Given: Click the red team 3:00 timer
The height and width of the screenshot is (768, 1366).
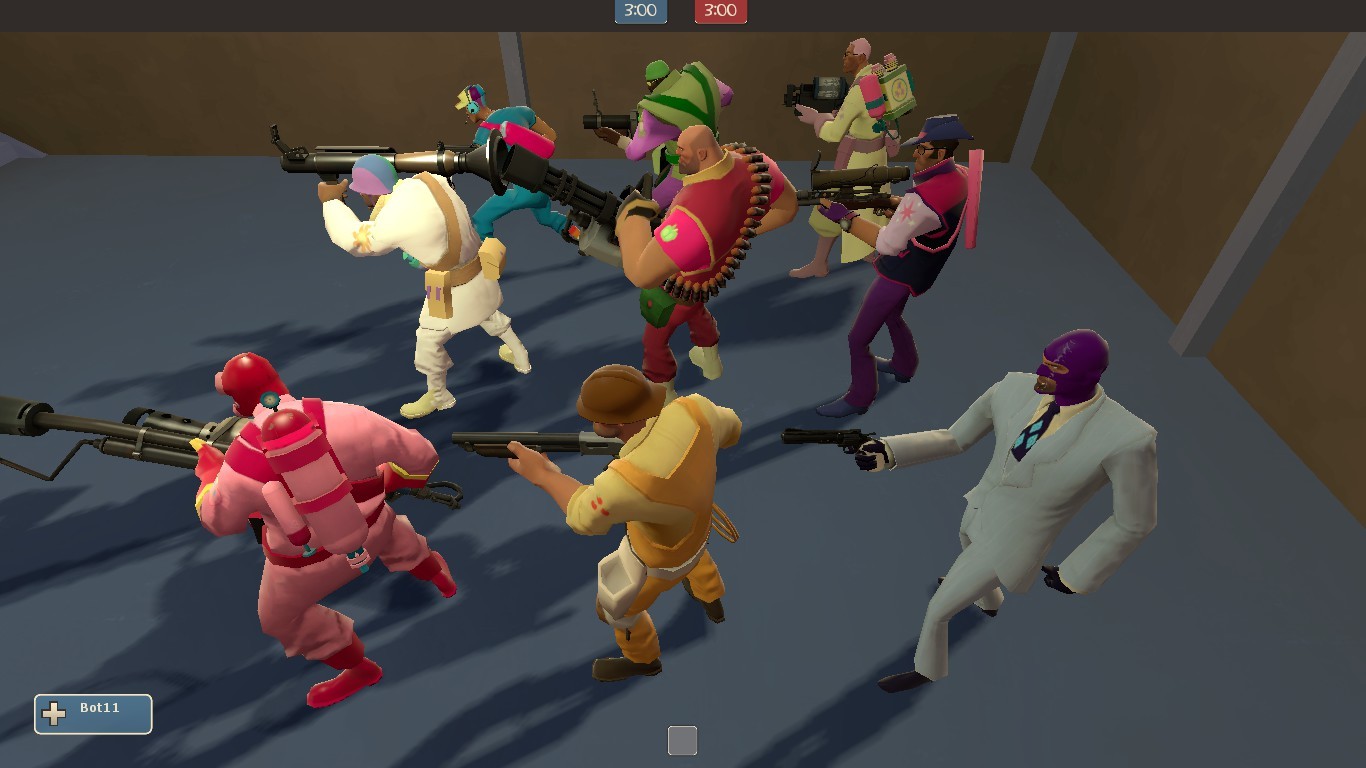Looking at the screenshot, I should [721, 13].
